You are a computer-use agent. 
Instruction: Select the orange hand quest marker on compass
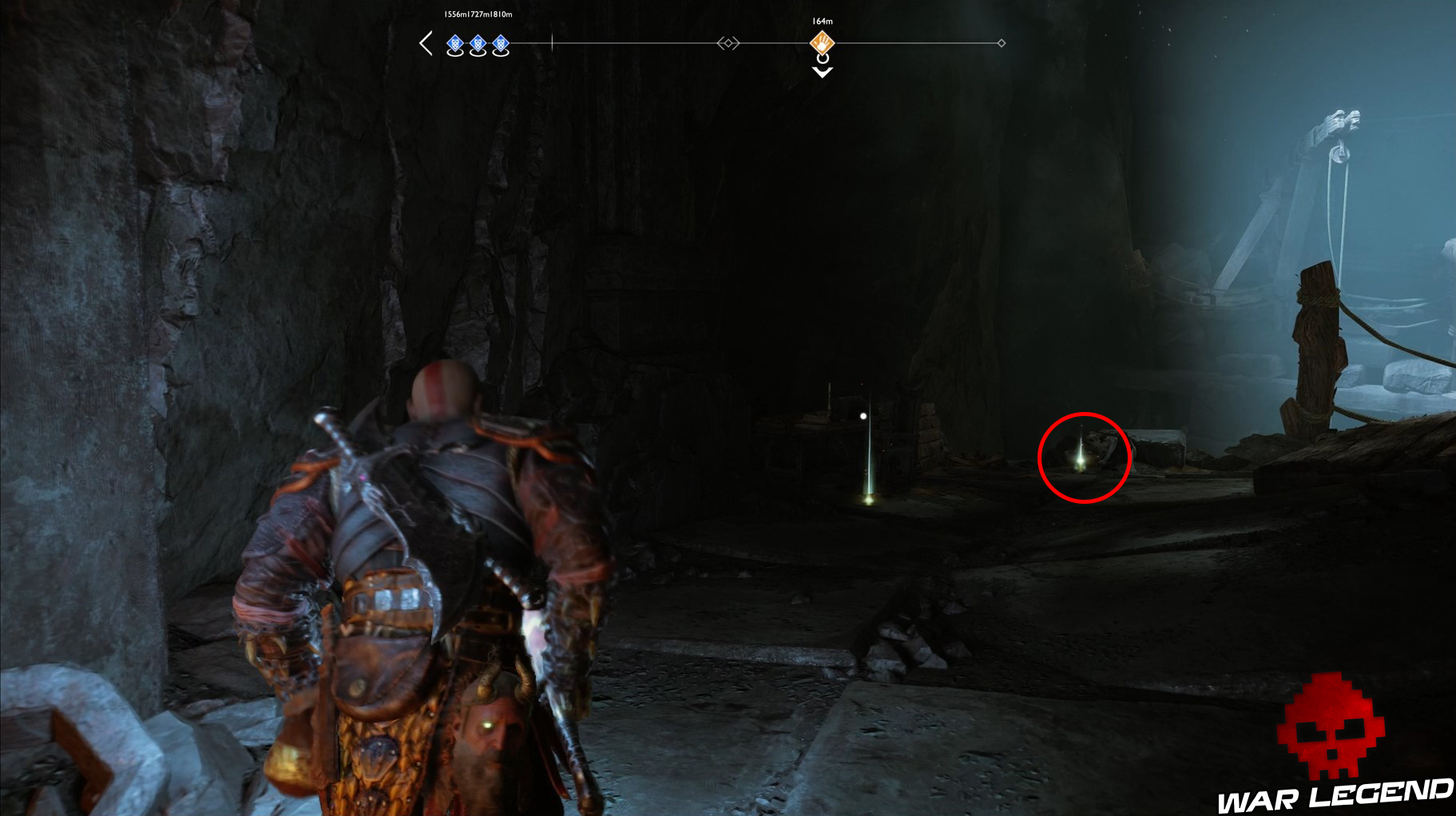click(x=822, y=43)
